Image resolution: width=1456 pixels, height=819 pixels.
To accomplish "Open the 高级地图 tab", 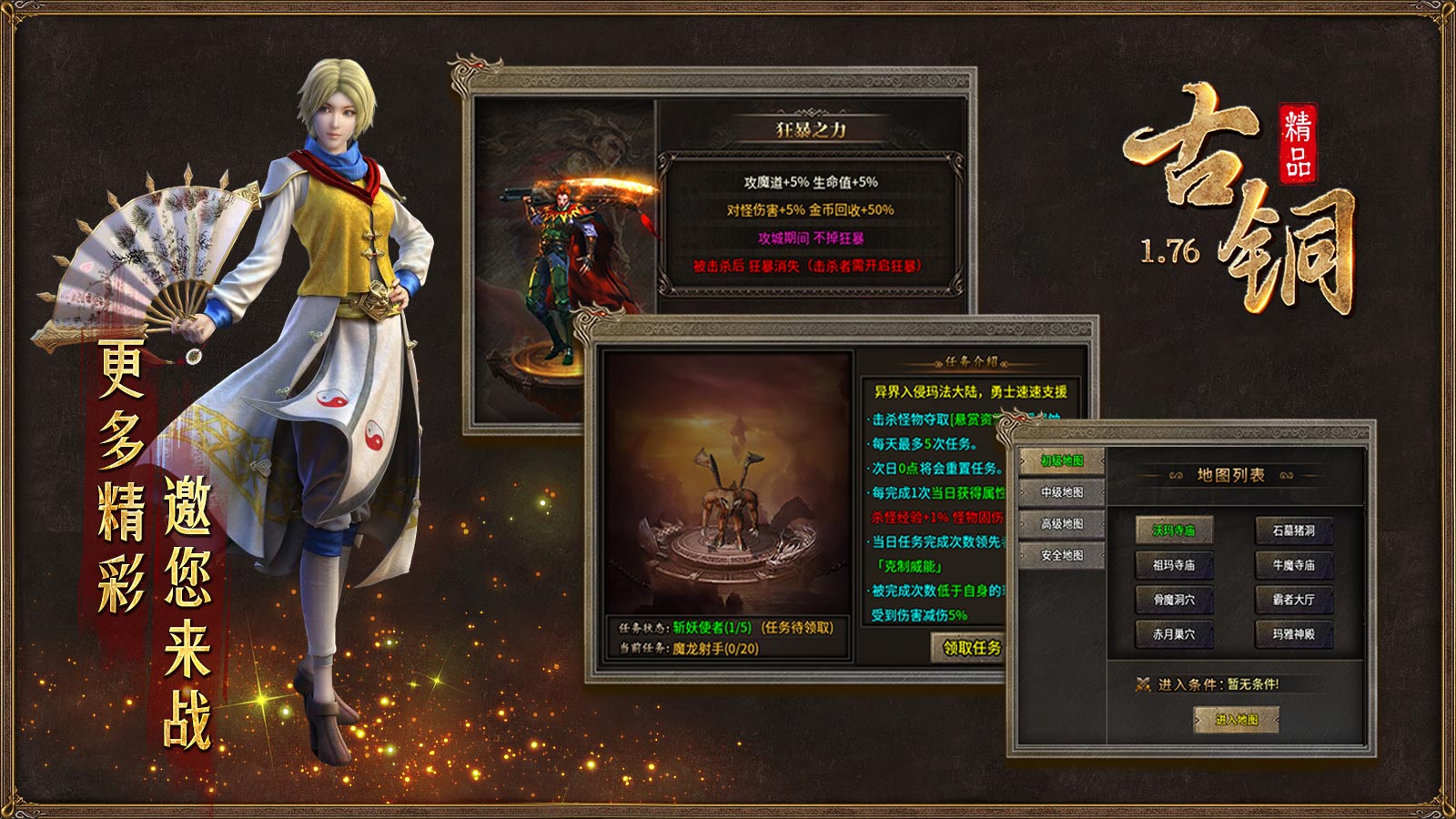I will click(1062, 524).
